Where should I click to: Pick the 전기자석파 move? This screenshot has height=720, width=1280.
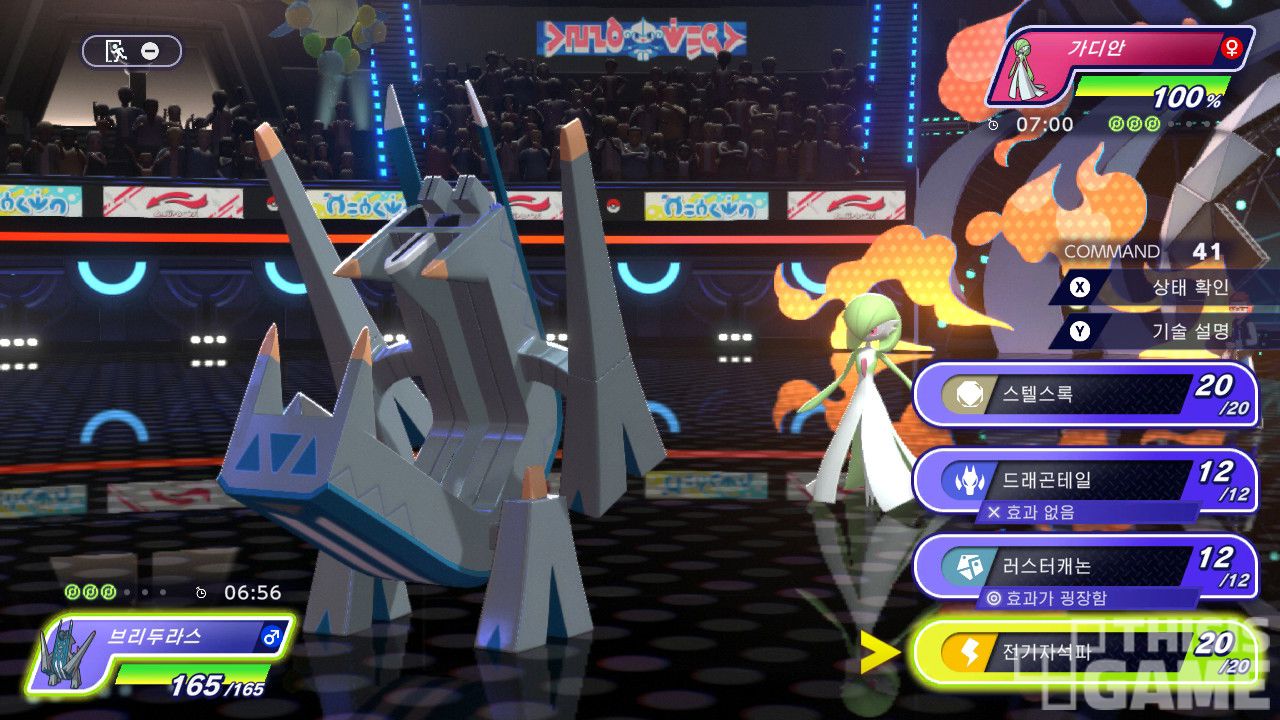1085,652
